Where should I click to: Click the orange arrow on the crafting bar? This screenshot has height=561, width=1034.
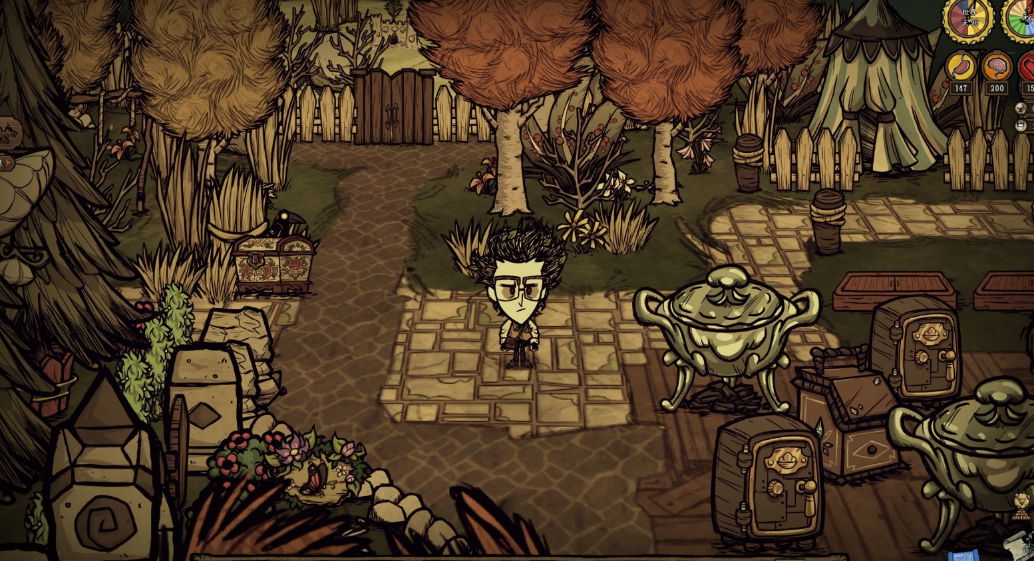coord(5,161)
